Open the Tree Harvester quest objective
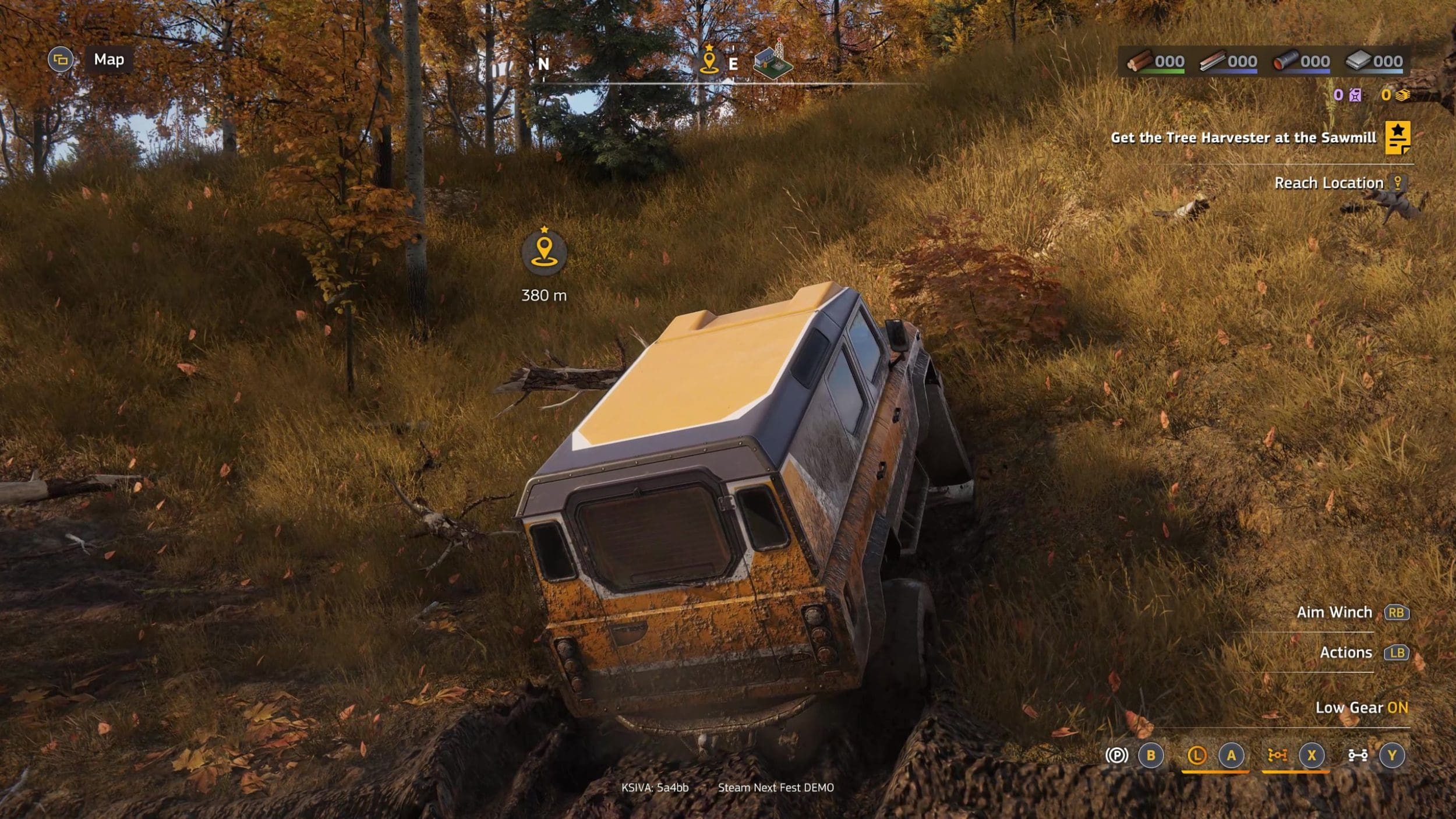The image size is (1456, 819). pos(1243,137)
